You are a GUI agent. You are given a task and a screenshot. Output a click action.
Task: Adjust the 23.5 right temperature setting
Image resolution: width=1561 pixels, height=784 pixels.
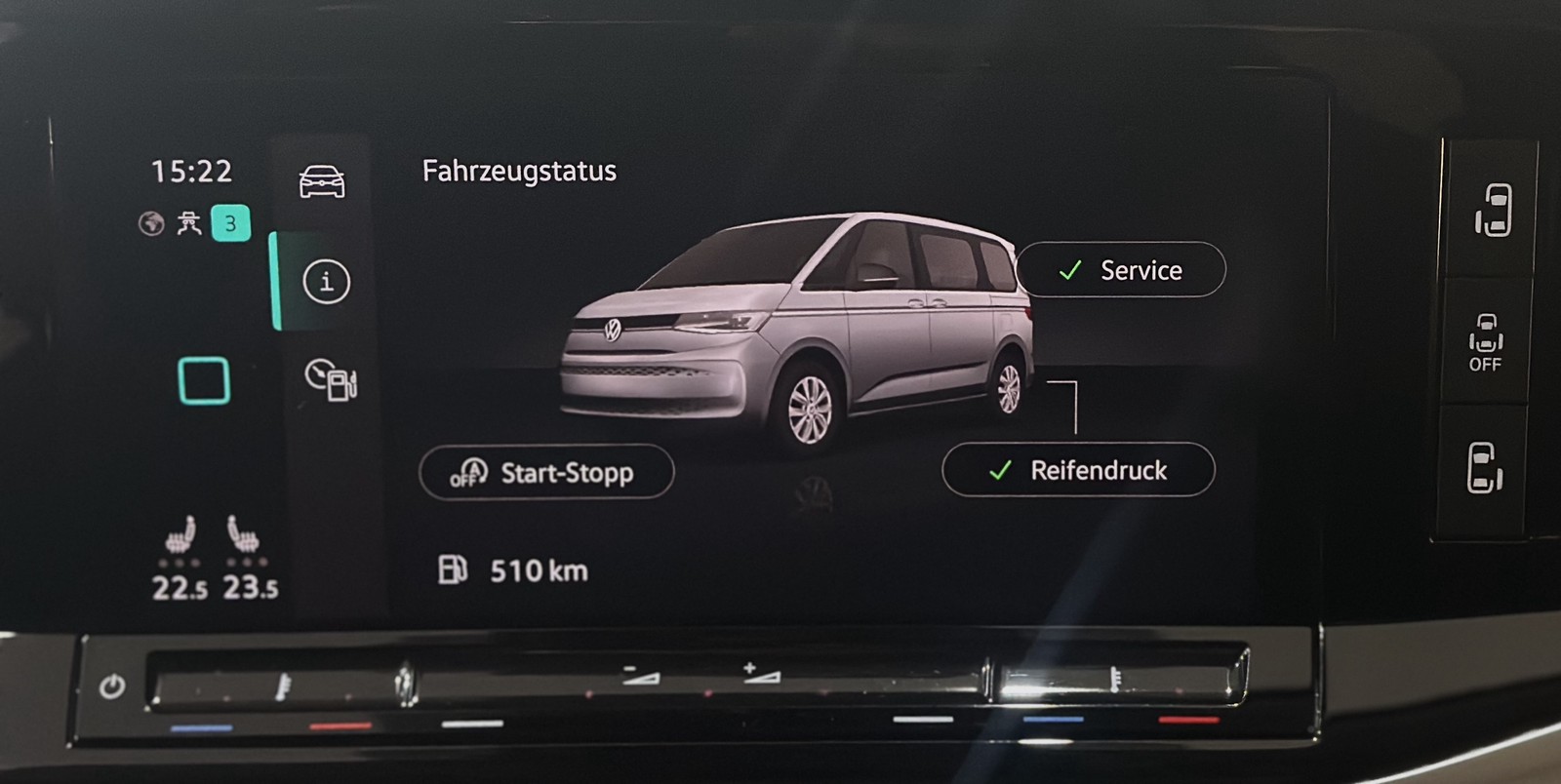(x=251, y=588)
